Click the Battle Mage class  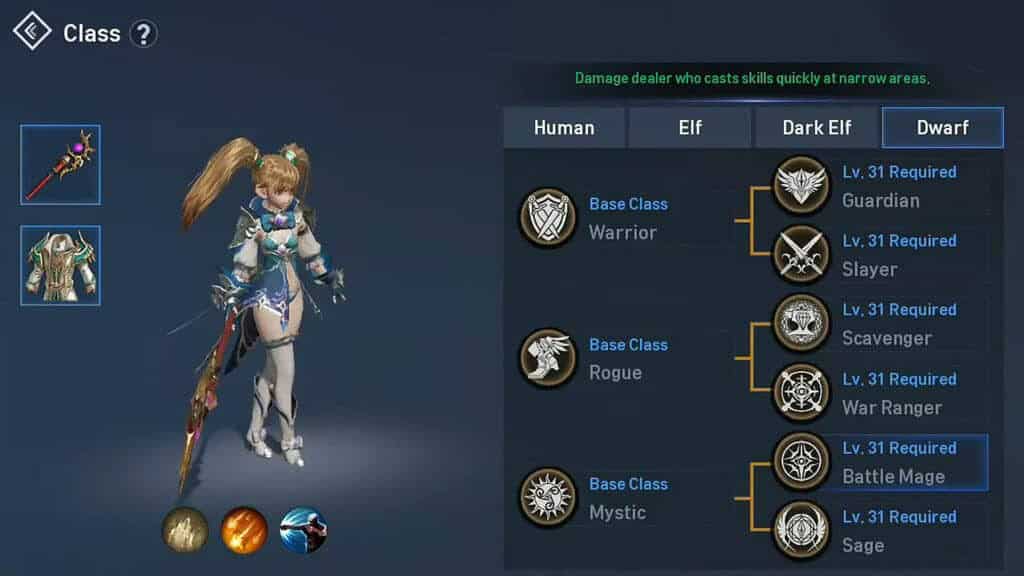tap(802, 462)
